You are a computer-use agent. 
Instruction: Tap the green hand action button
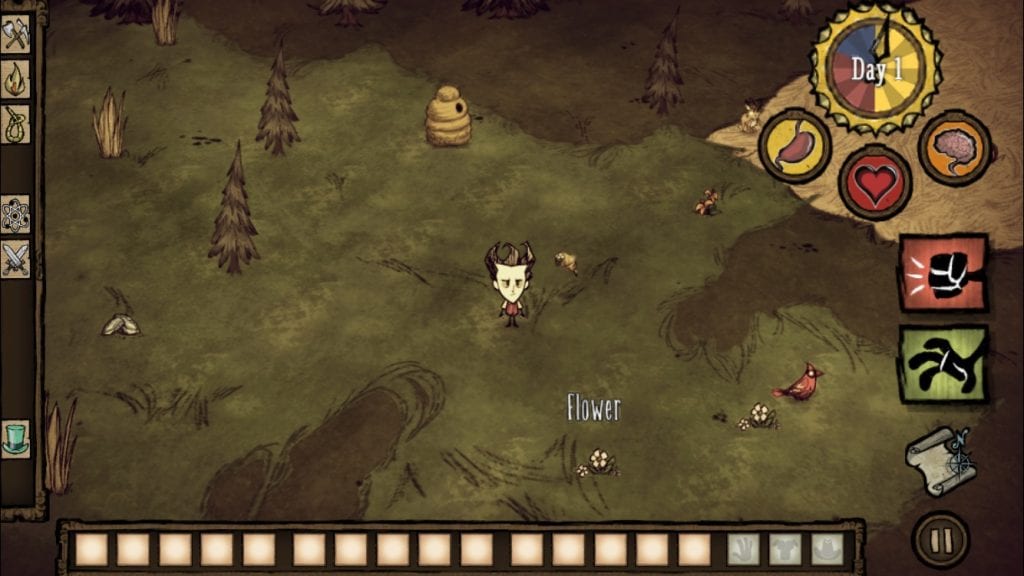coord(943,363)
